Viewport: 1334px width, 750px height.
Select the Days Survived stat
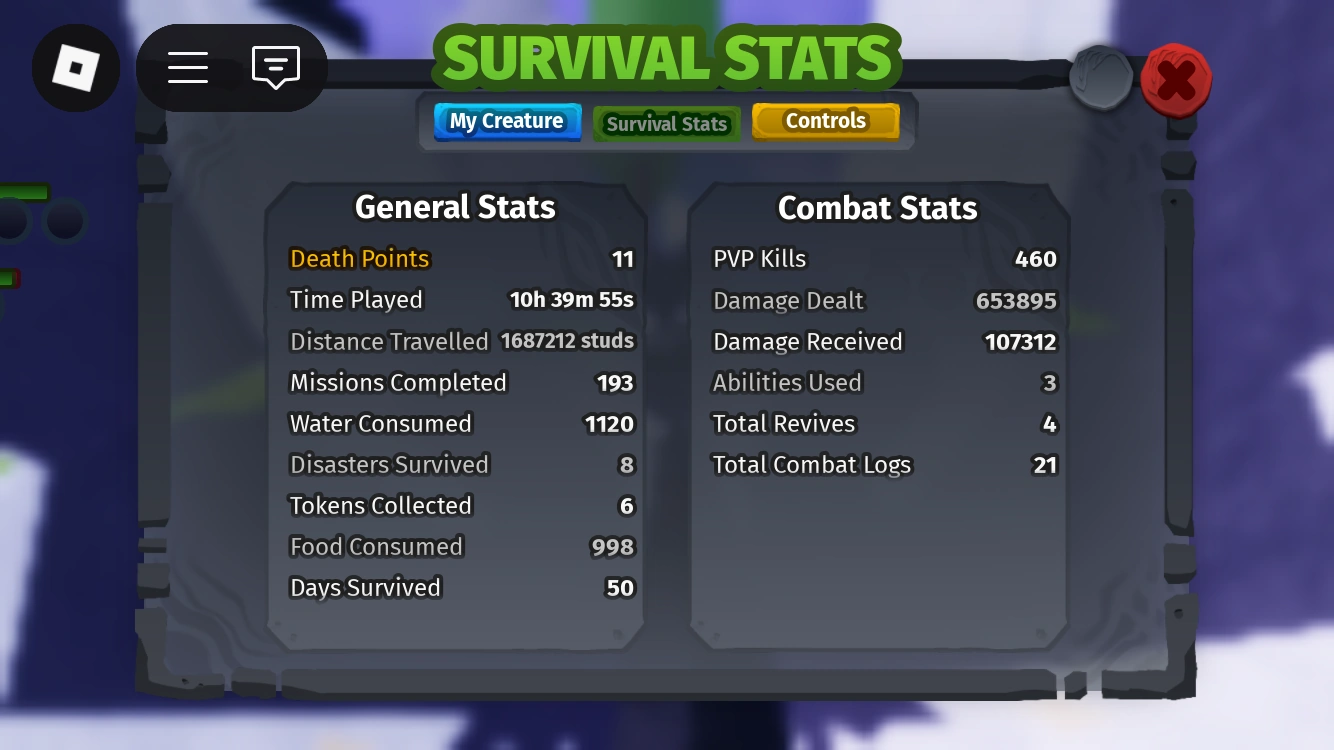[x=365, y=587]
